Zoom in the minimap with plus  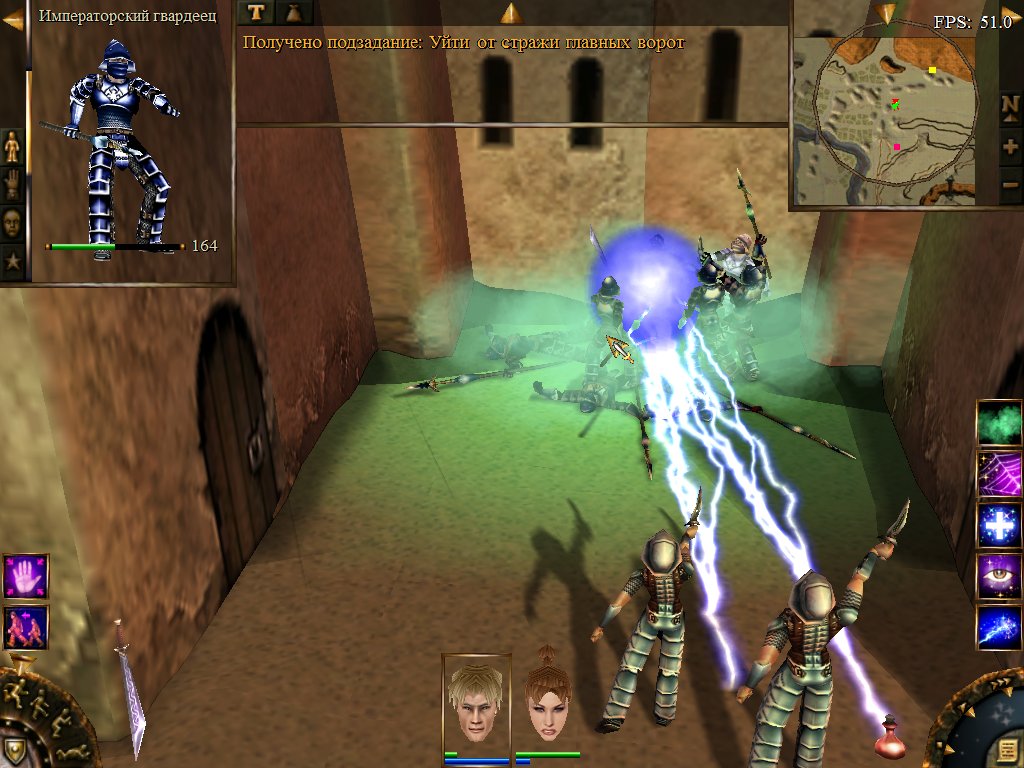[1010, 146]
